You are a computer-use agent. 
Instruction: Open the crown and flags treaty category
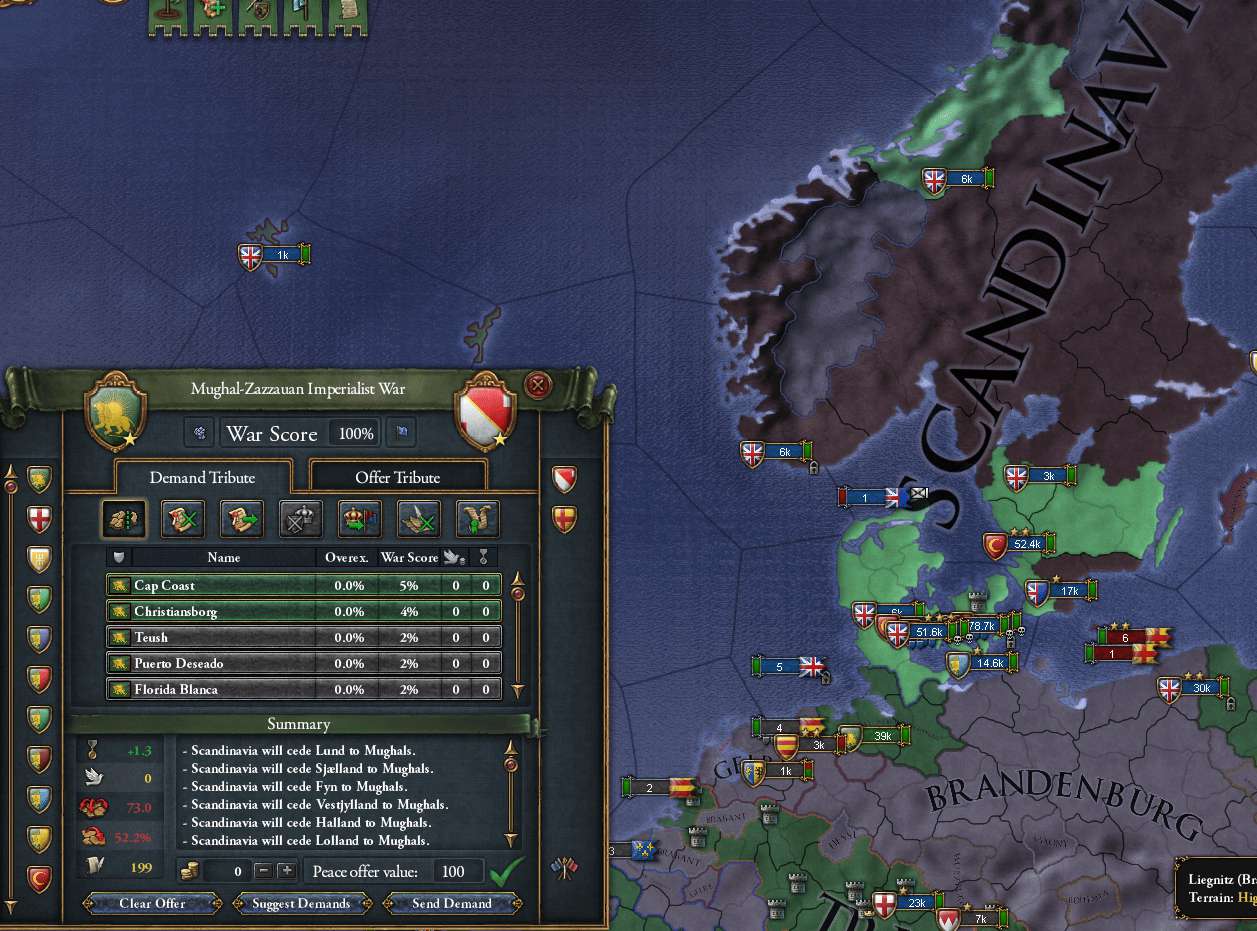360,518
